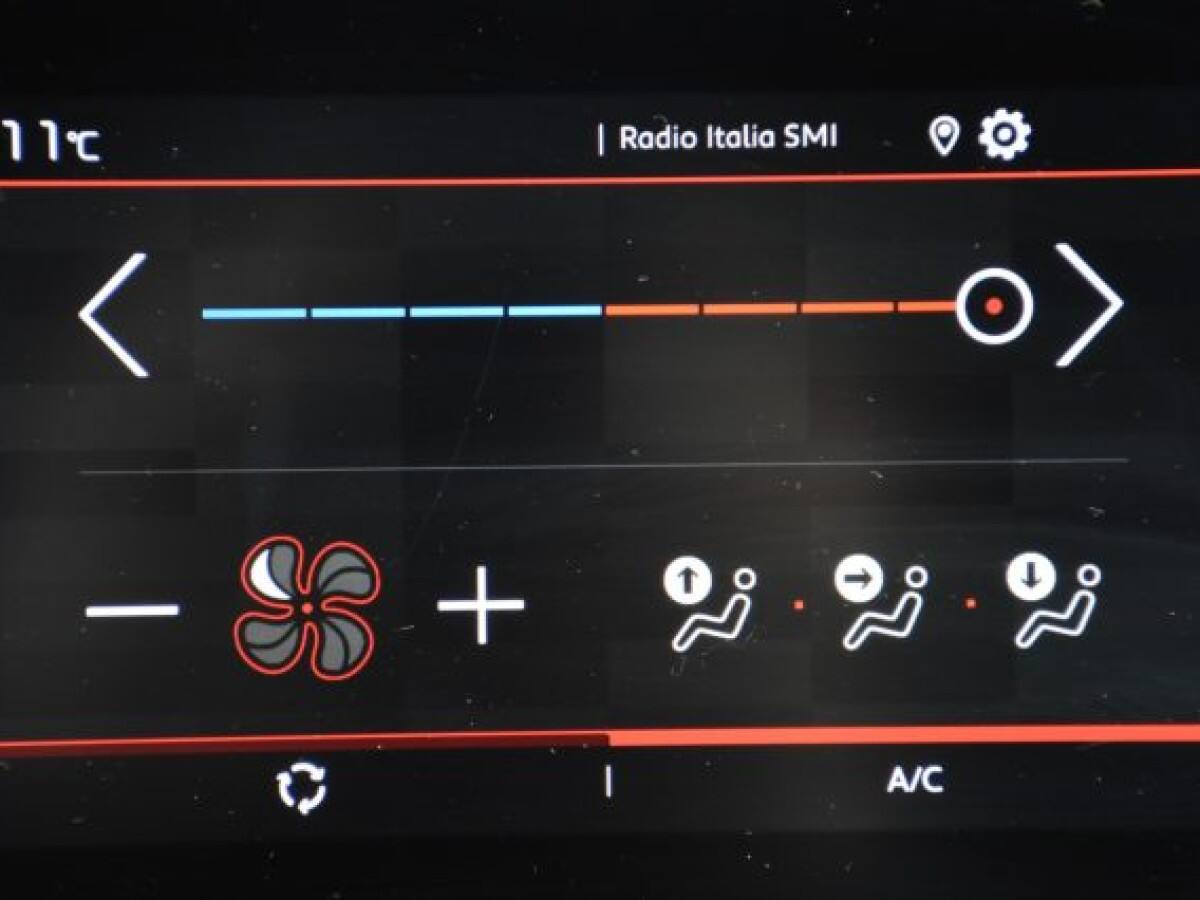1200x900 pixels.
Task: Toggle the A/C button
Action: pos(914,781)
